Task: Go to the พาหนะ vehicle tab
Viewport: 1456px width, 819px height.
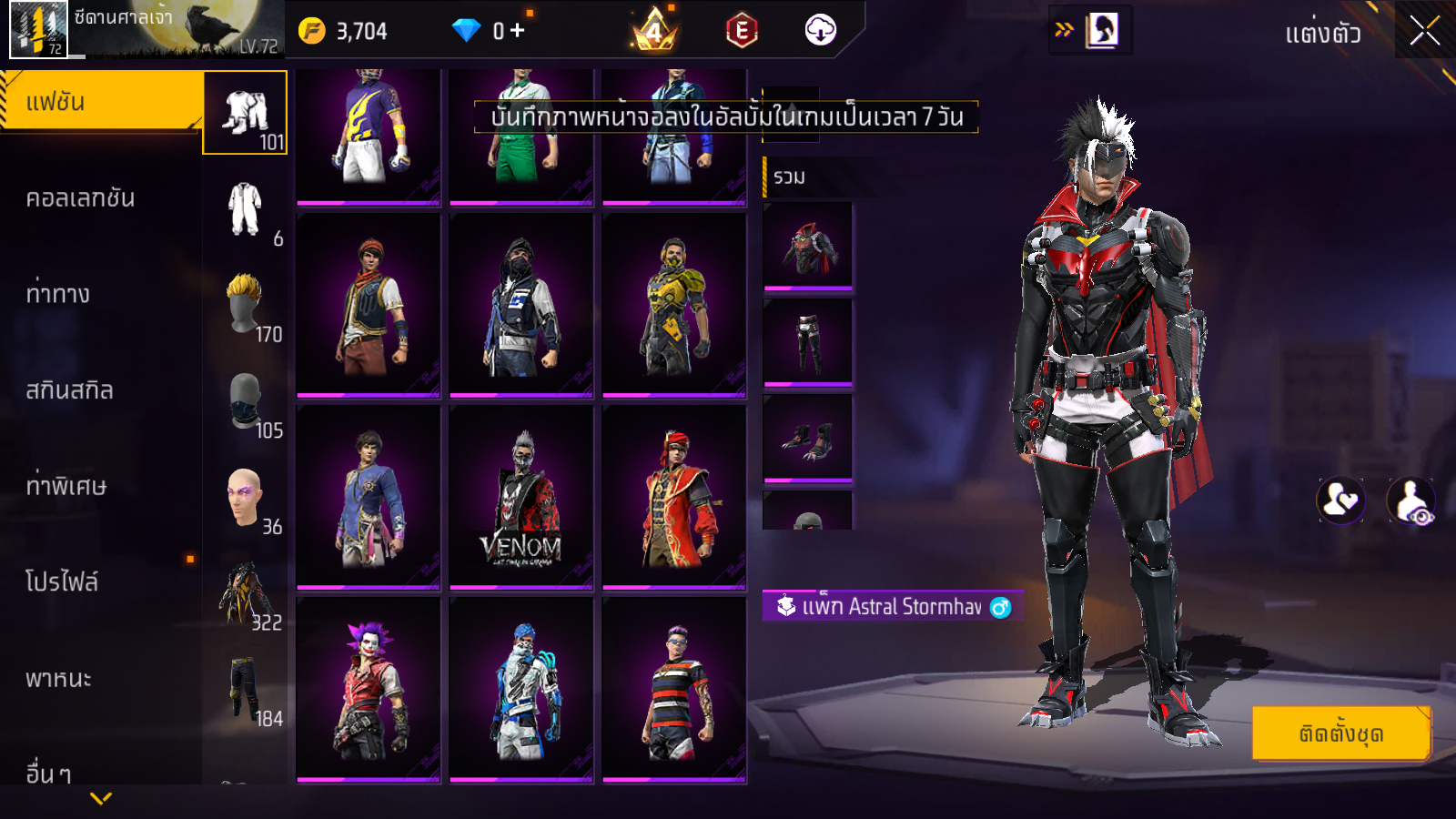Action: coord(58,679)
